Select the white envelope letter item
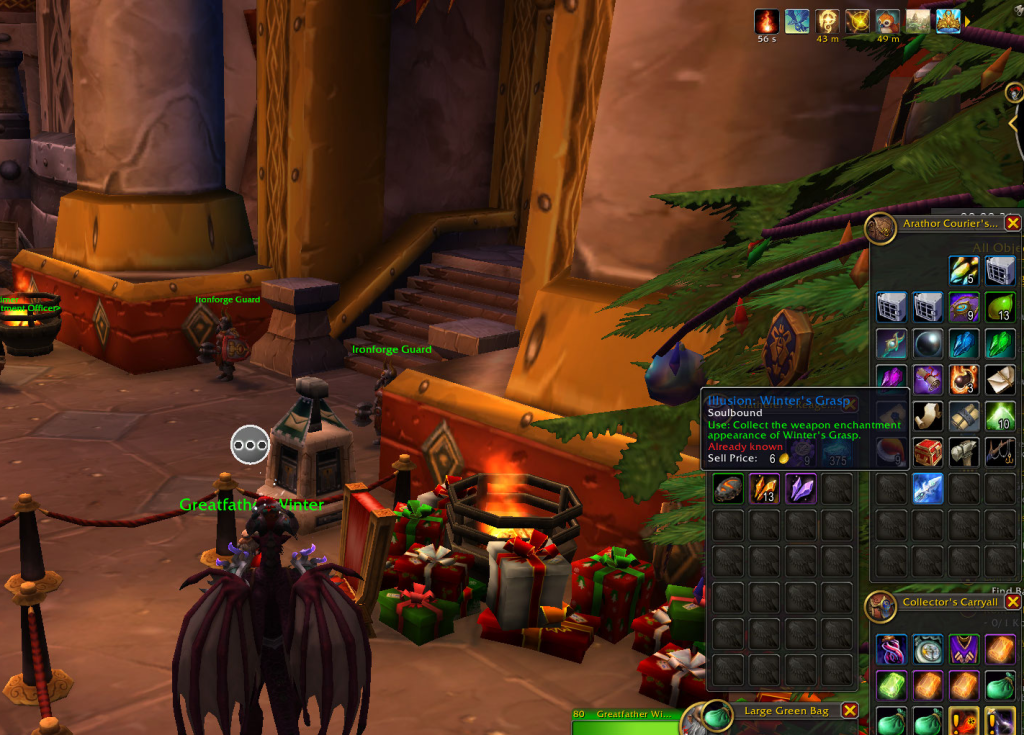1024x735 pixels. [1000, 379]
